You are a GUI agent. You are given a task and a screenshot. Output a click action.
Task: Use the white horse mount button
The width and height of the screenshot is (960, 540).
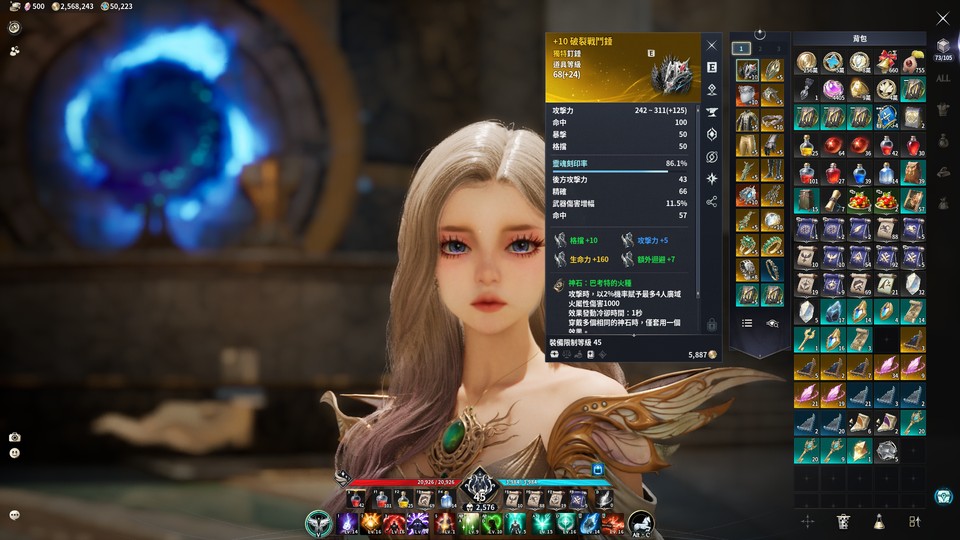tap(641, 522)
